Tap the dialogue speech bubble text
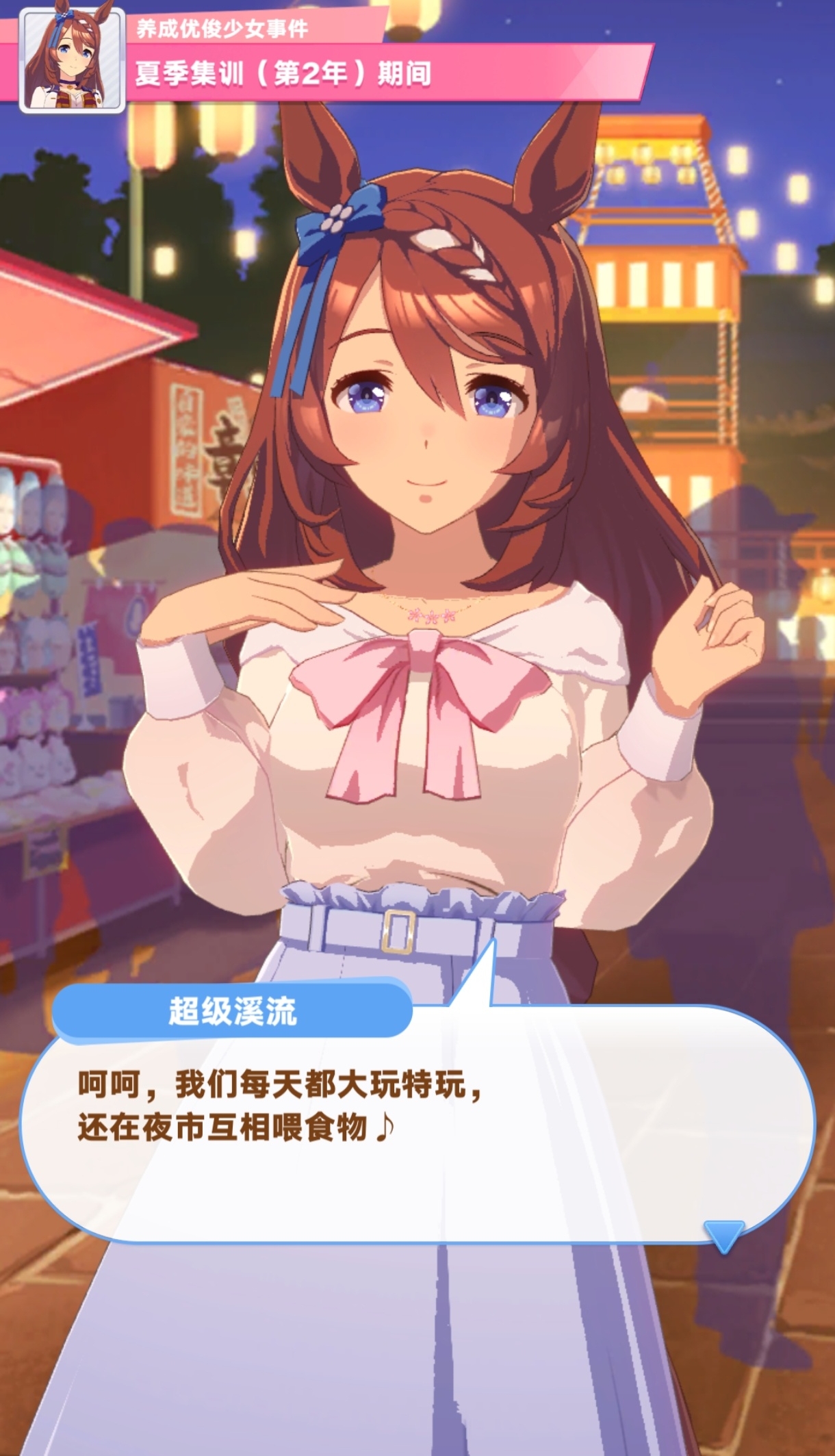835x1456 pixels. point(281,1106)
